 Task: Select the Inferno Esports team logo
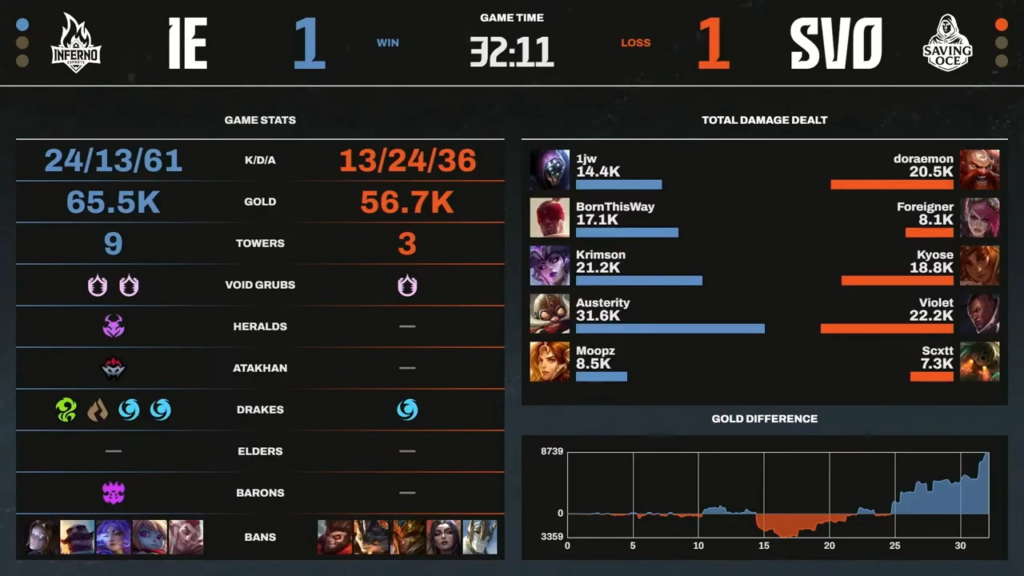(x=76, y=42)
